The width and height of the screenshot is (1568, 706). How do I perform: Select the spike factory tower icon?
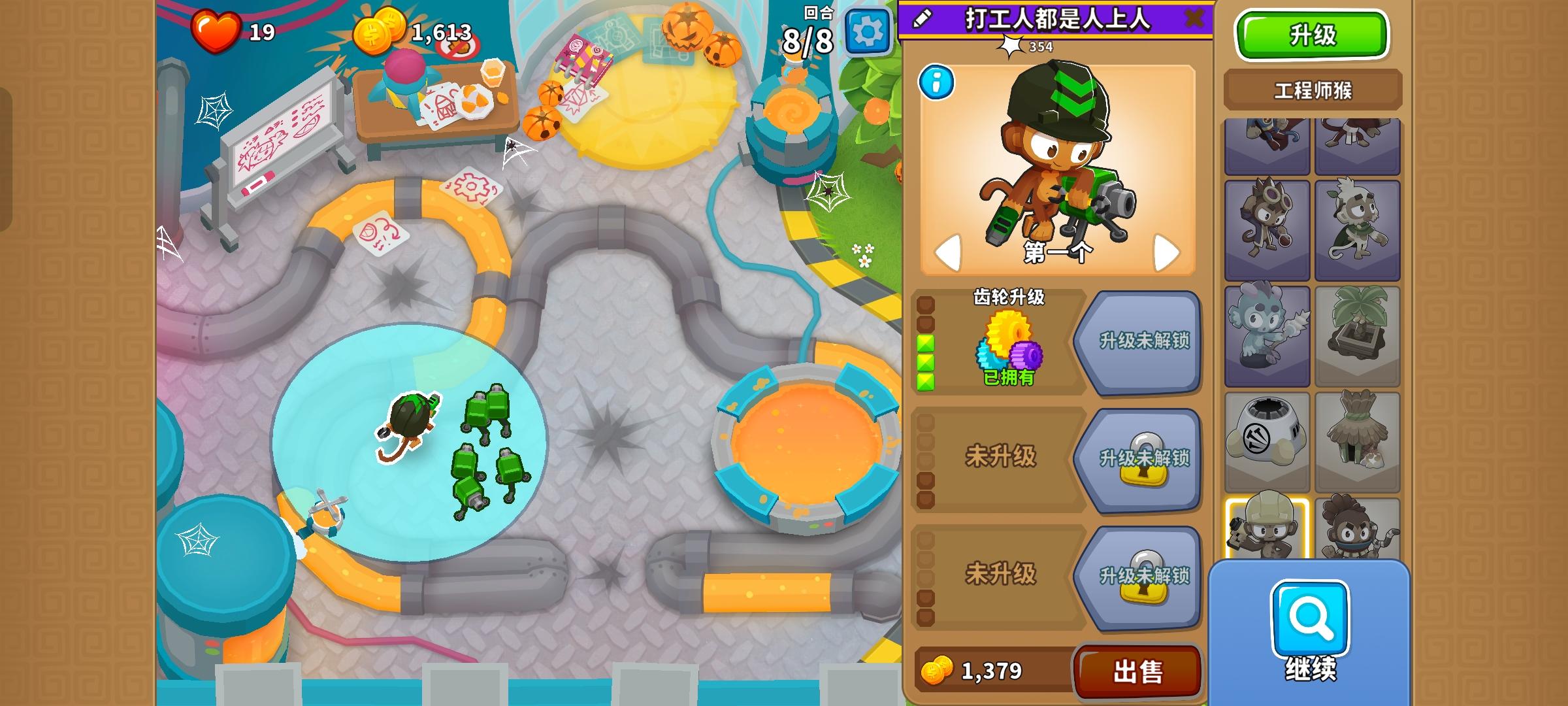(x=1267, y=433)
